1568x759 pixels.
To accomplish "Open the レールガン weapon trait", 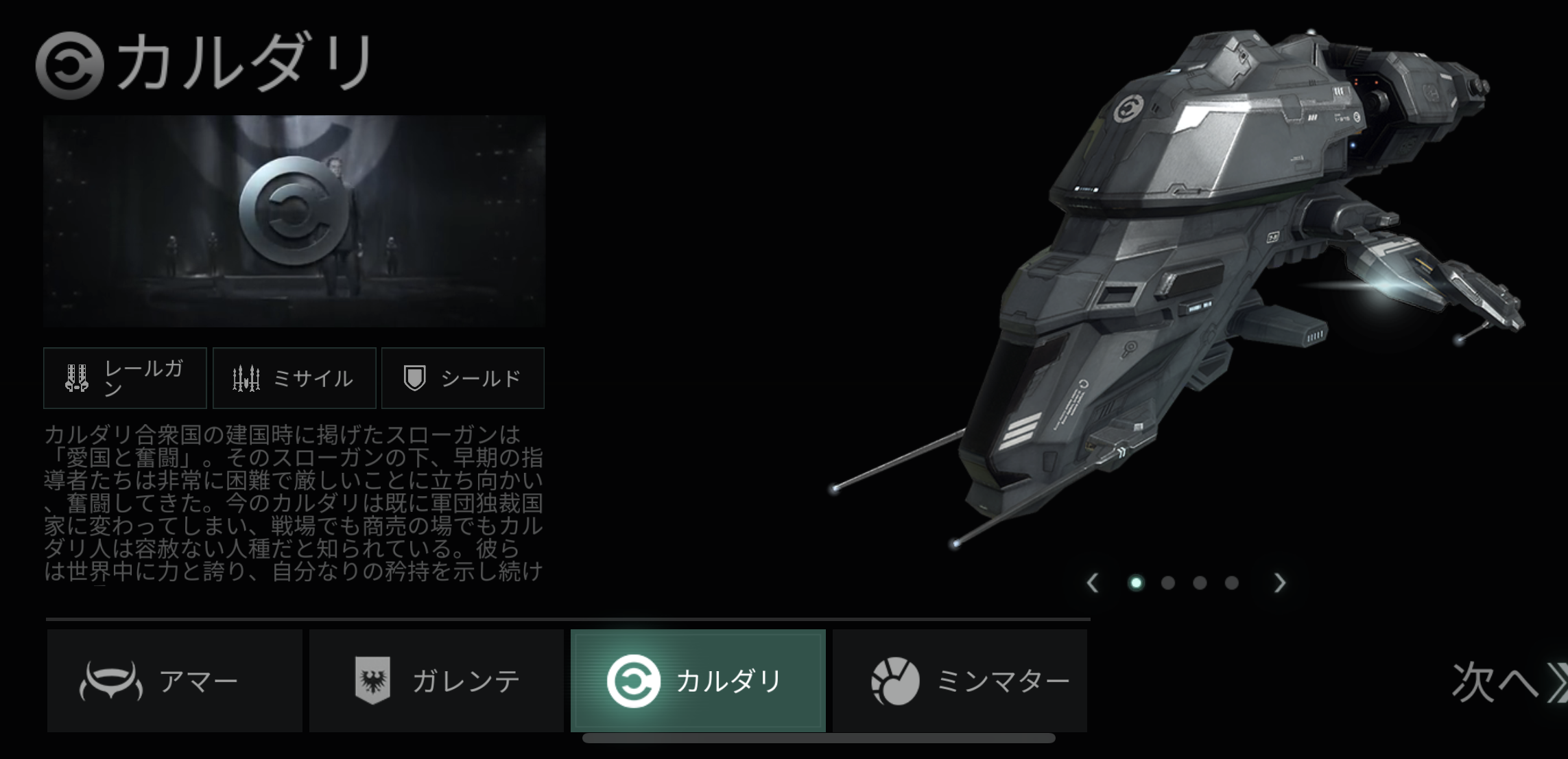I will [x=125, y=378].
